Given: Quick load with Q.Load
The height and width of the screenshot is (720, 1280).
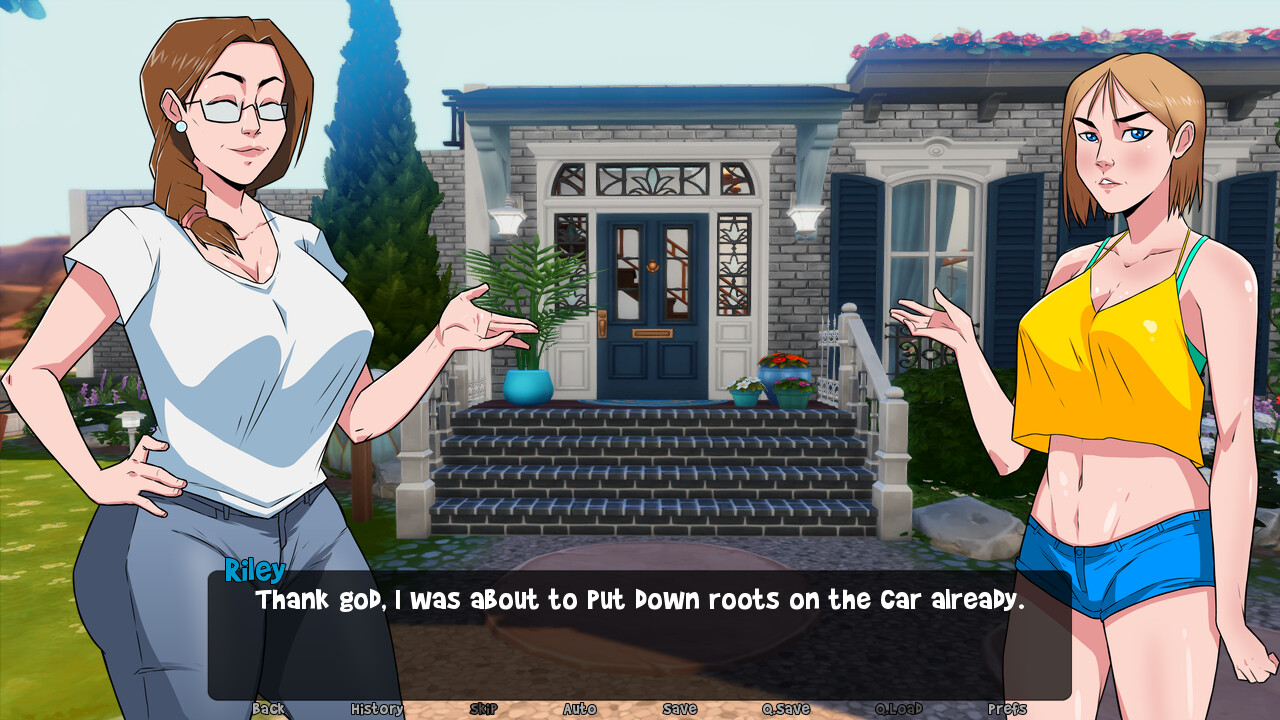Looking at the screenshot, I should tap(899, 709).
